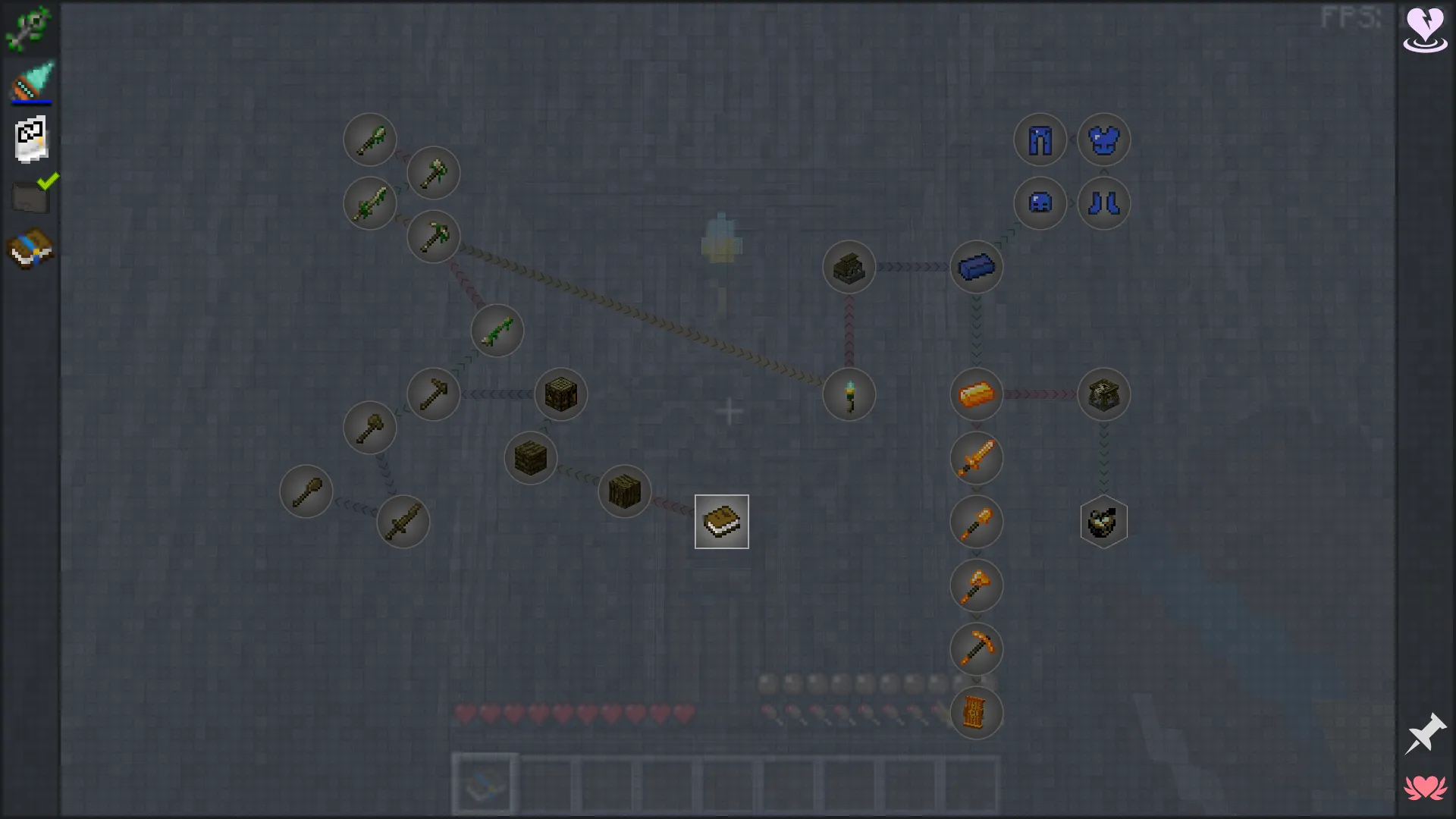This screenshot has height=819, width=1456.
Task: Click the copper pickaxe advancement
Action: coord(977,649)
